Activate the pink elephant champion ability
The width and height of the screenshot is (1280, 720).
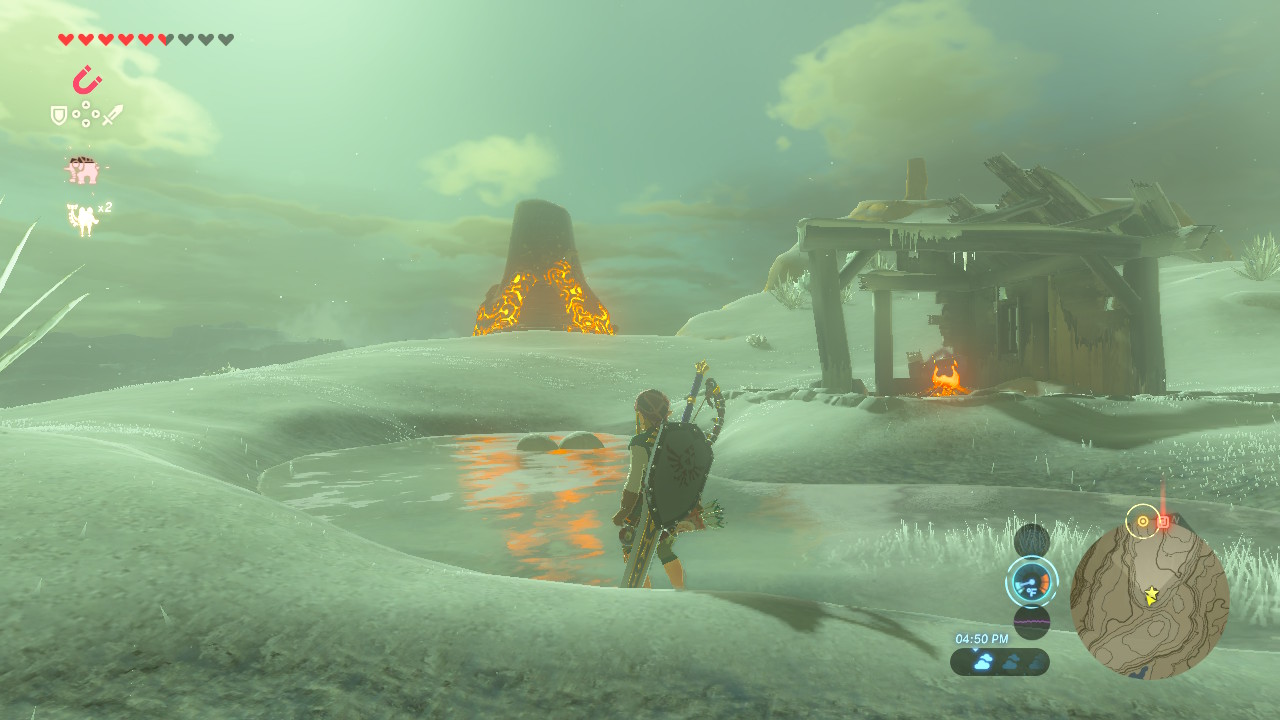(83, 171)
